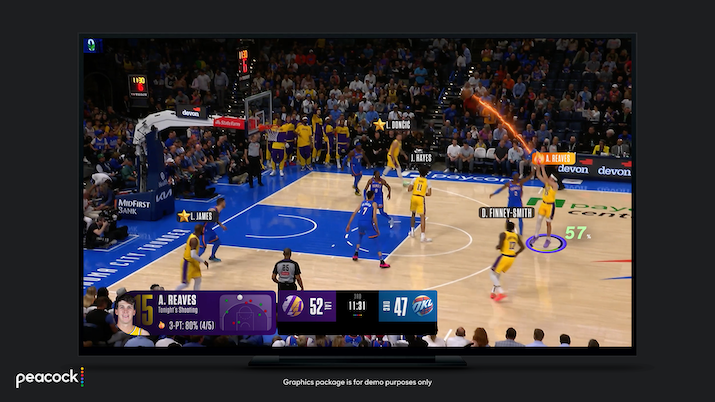Click the Peacock logo

[49, 378]
